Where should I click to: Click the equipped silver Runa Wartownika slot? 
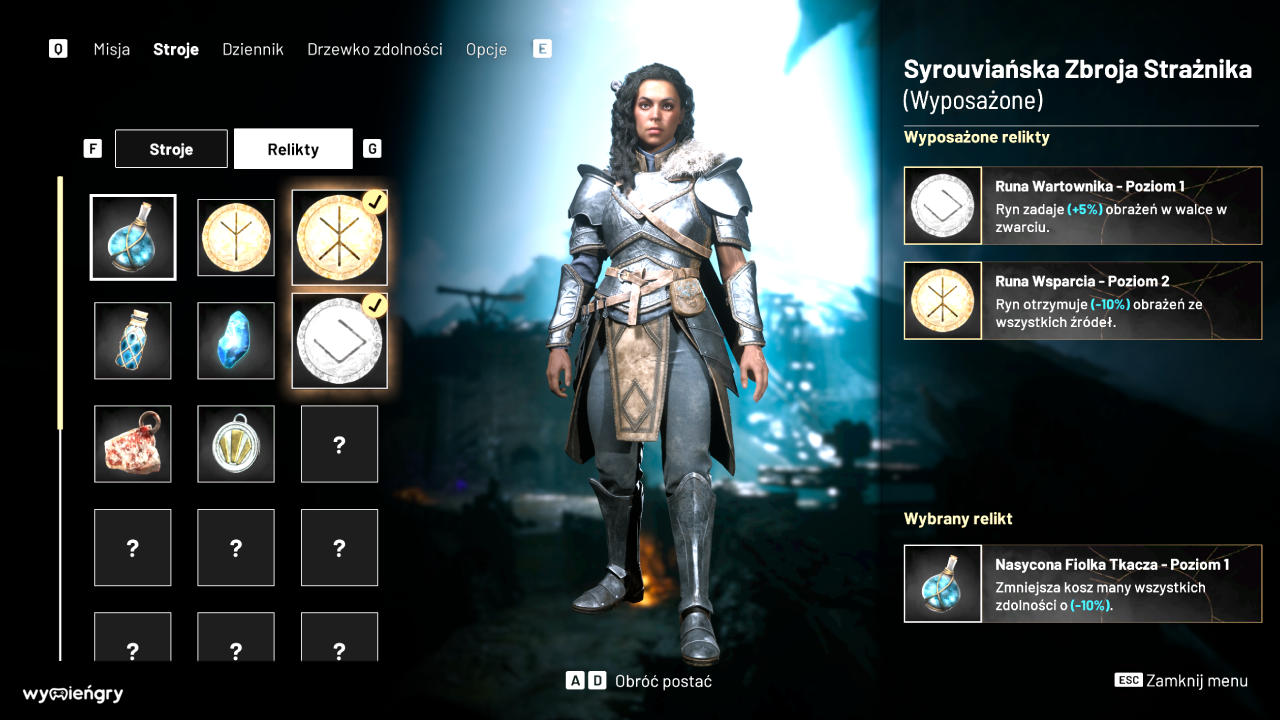coord(340,341)
